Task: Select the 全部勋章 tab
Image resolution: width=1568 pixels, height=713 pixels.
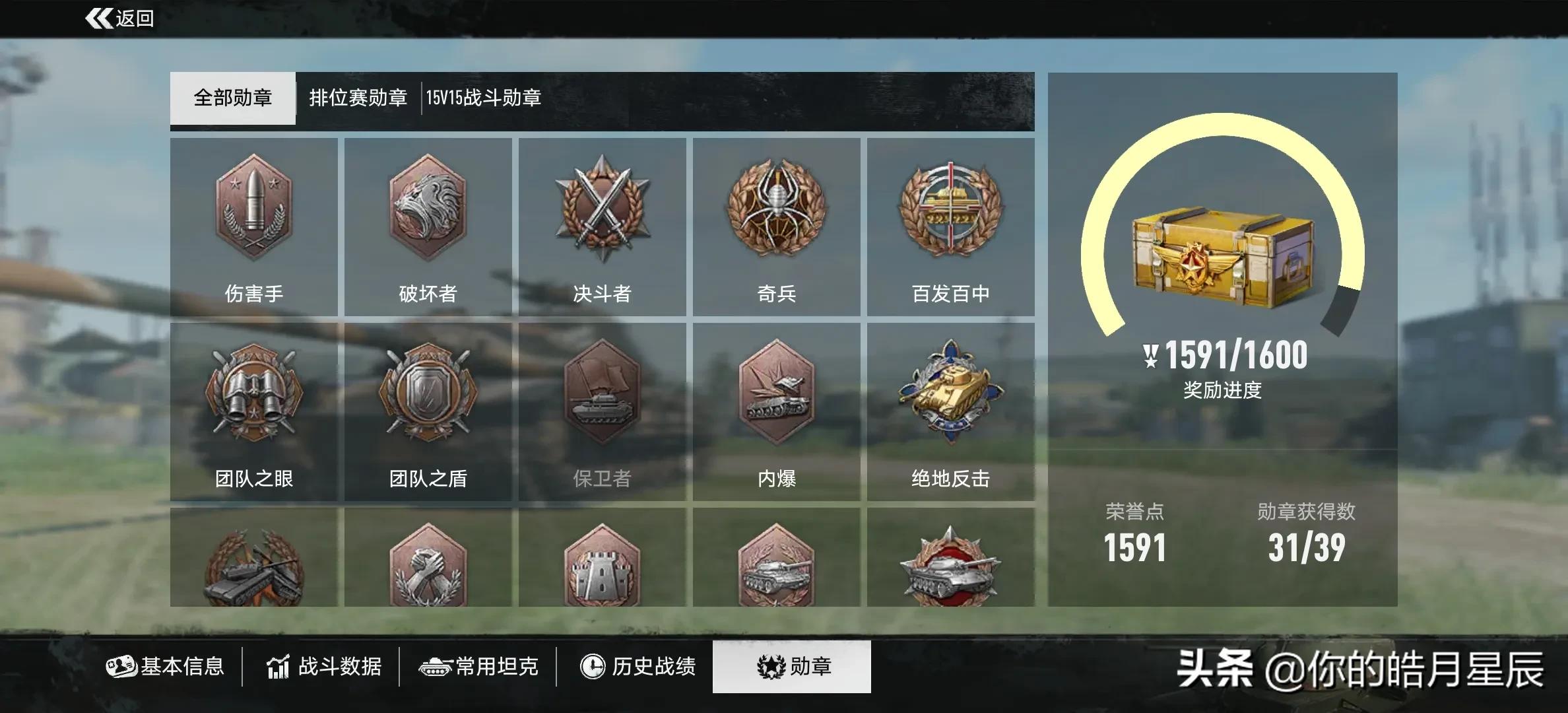Action: pos(232,98)
